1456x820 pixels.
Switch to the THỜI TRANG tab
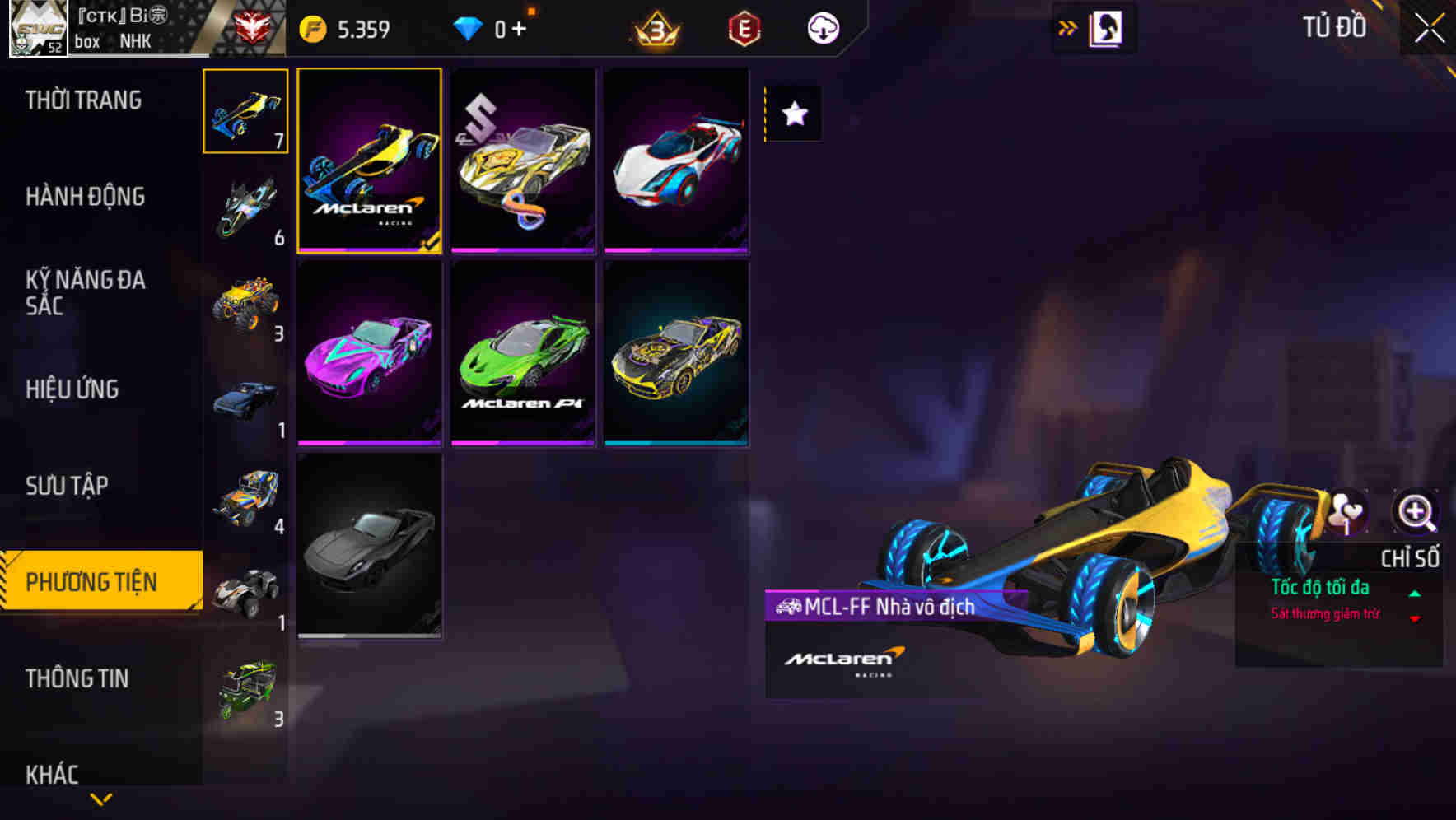(82, 99)
